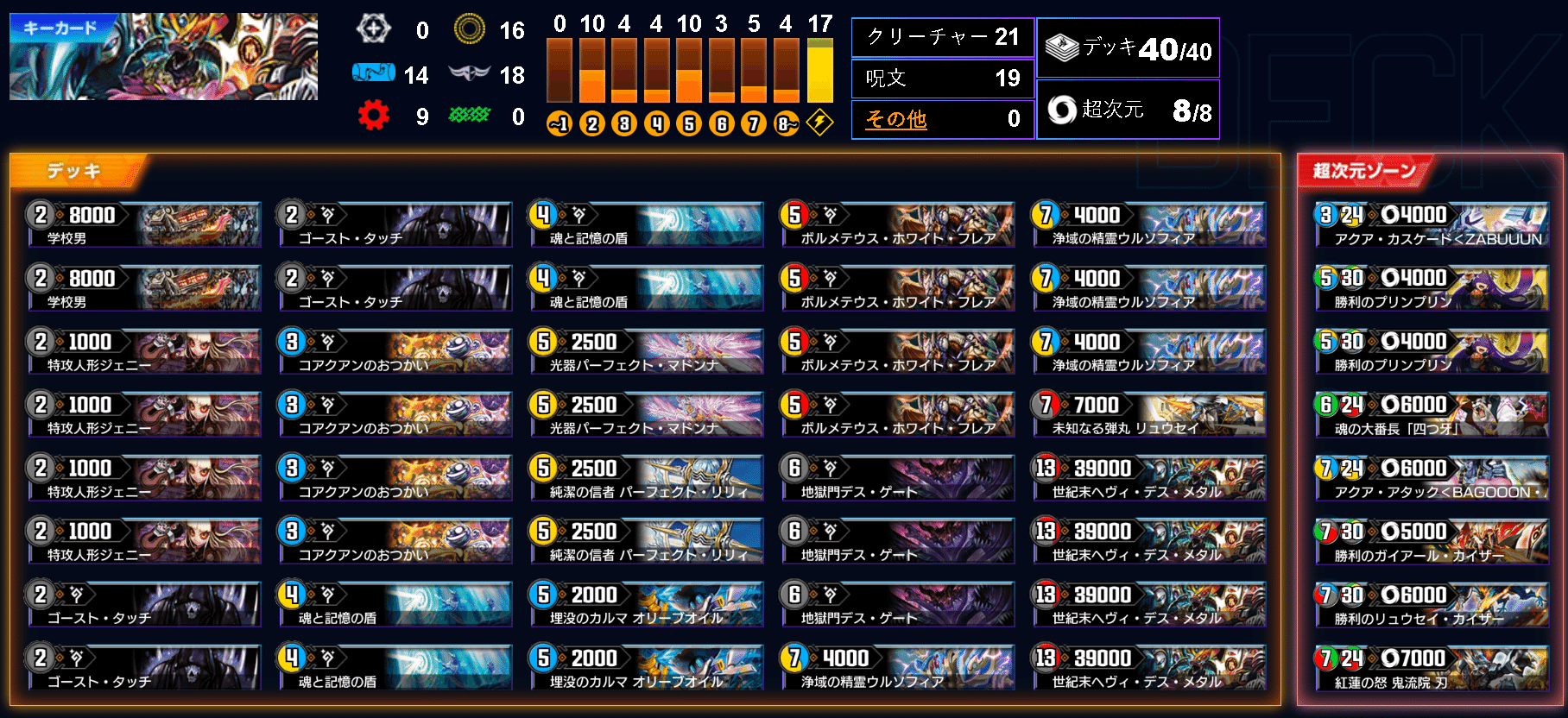Open the 呪文 19 spell category filter
The height and width of the screenshot is (718, 1568).
pyautogui.click(x=942, y=79)
